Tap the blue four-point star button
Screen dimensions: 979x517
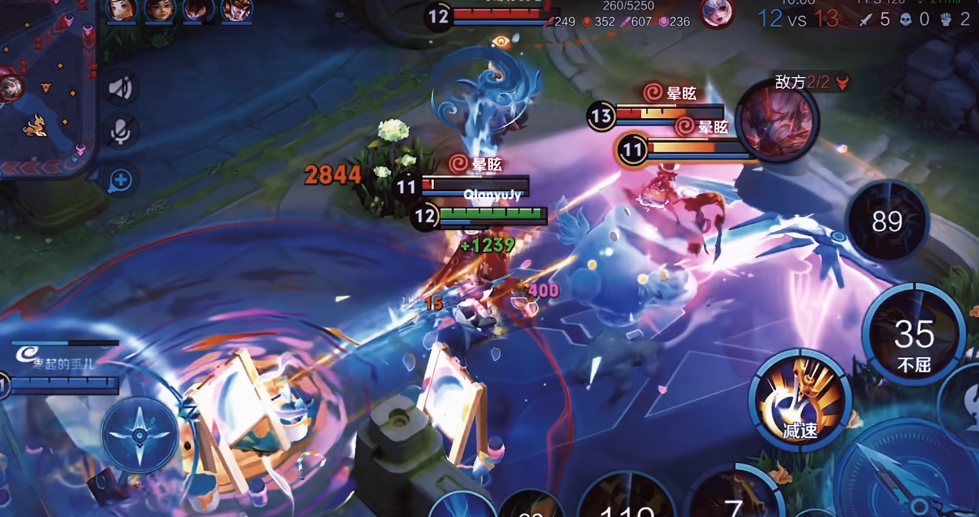click(140, 435)
